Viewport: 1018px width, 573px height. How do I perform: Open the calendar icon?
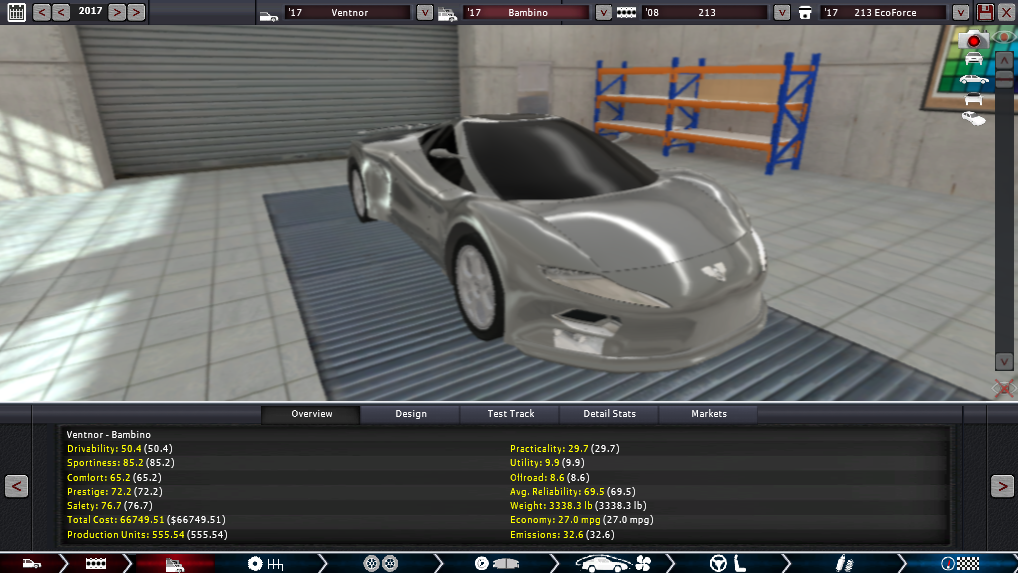16,12
